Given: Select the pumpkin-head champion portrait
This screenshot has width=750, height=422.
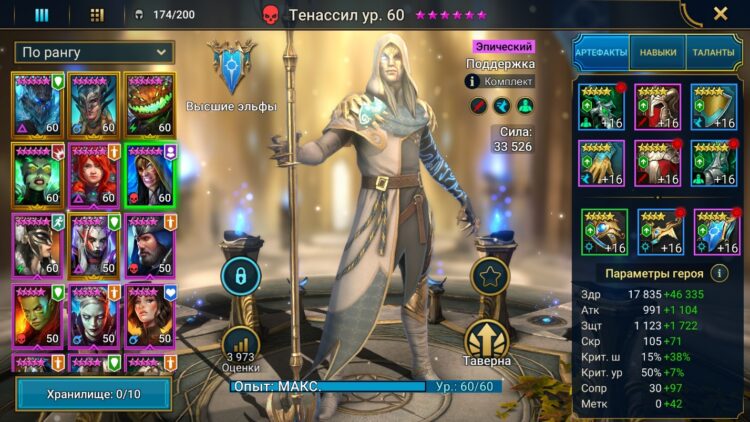Looking at the screenshot, I should click(150, 104).
